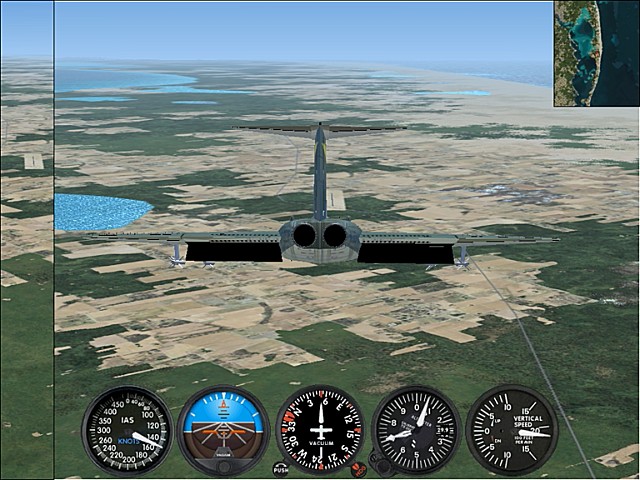Click the PUSH knob below the heading gauge
Viewport: 640px width, 480px height.
(x=281, y=468)
